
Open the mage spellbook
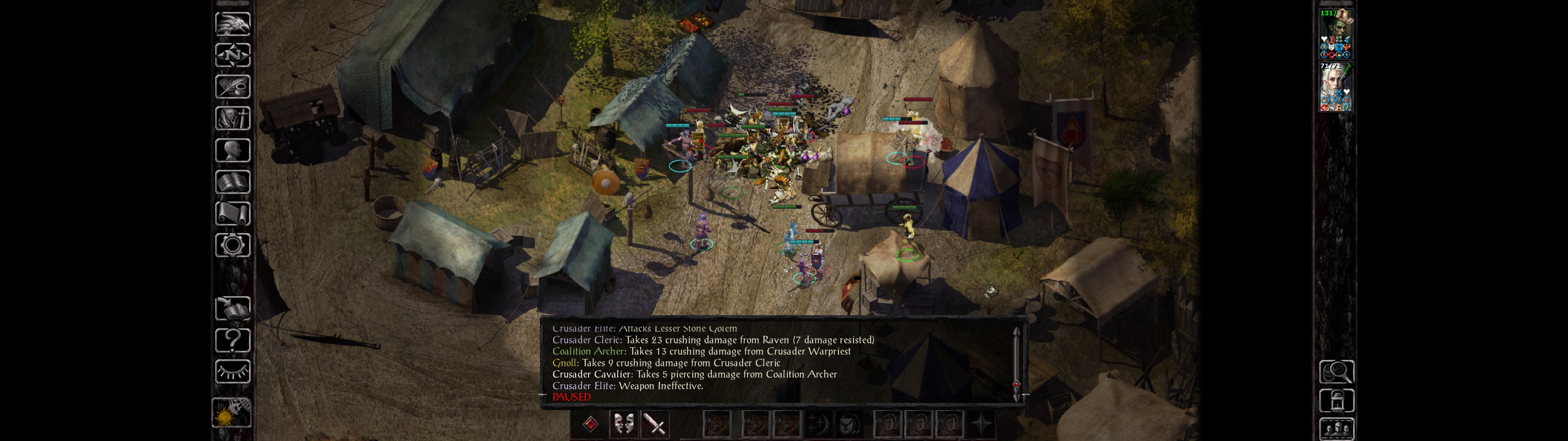pyautogui.click(x=232, y=182)
